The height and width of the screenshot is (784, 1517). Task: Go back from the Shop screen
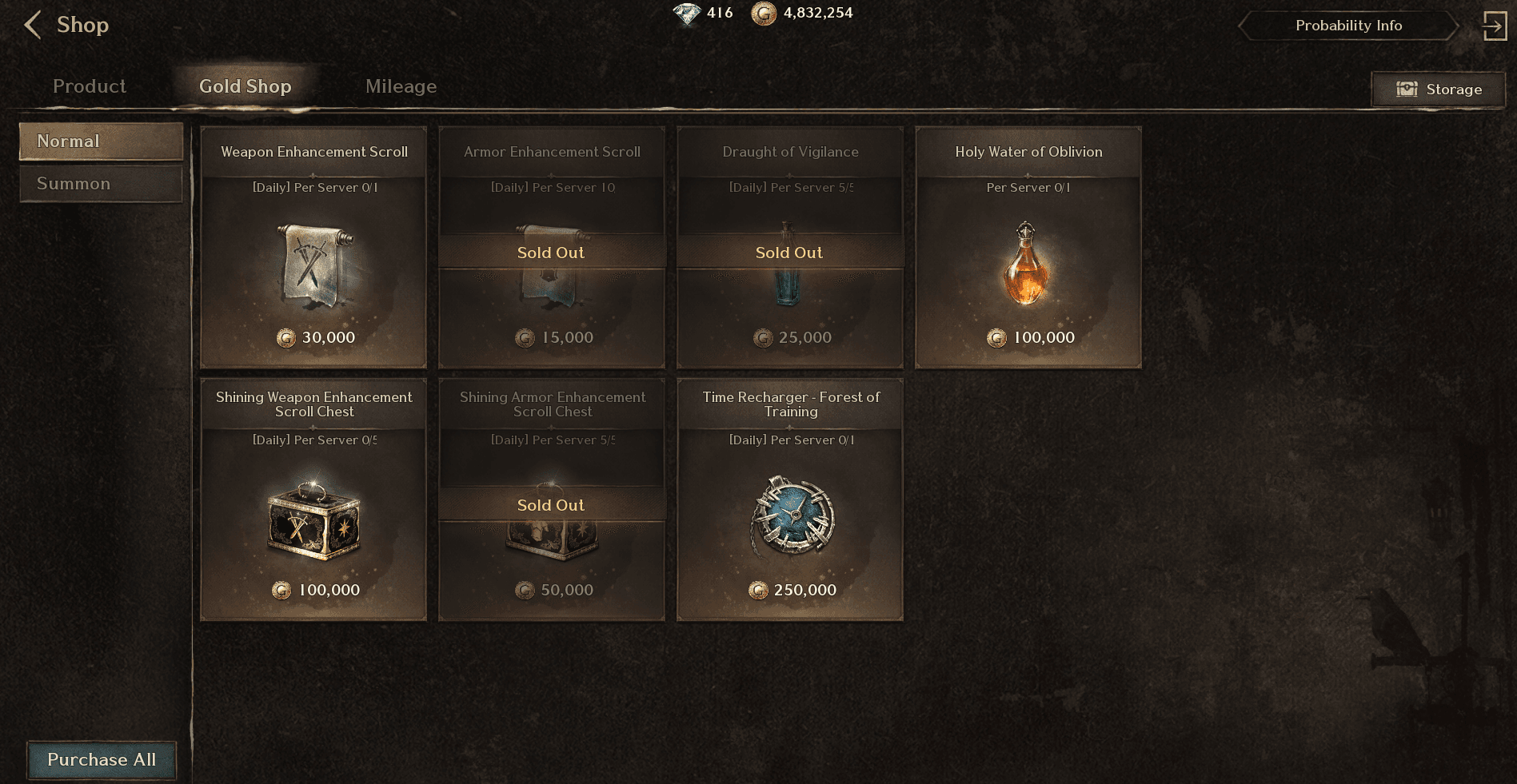point(33,25)
